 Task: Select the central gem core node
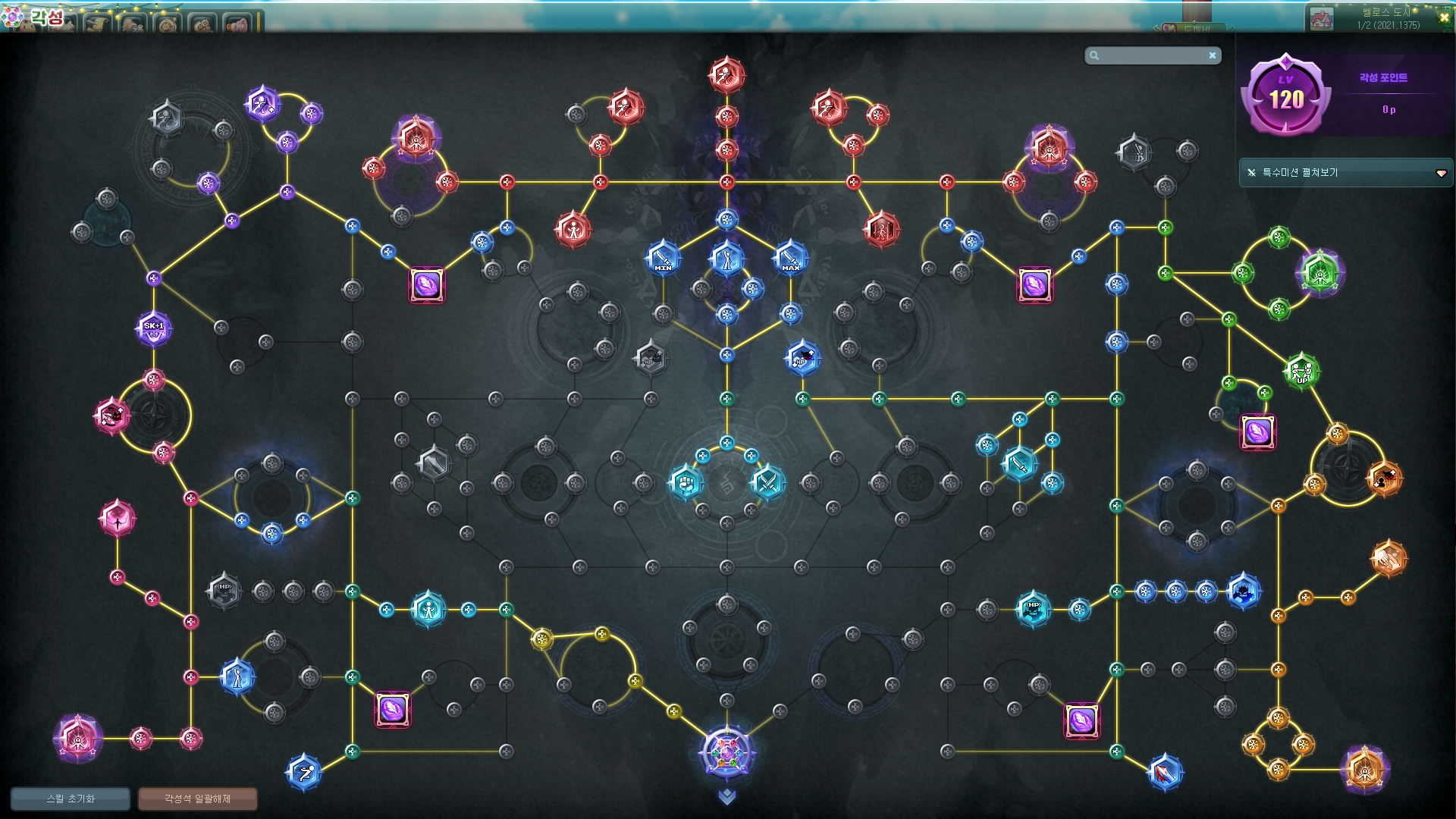[726, 752]
